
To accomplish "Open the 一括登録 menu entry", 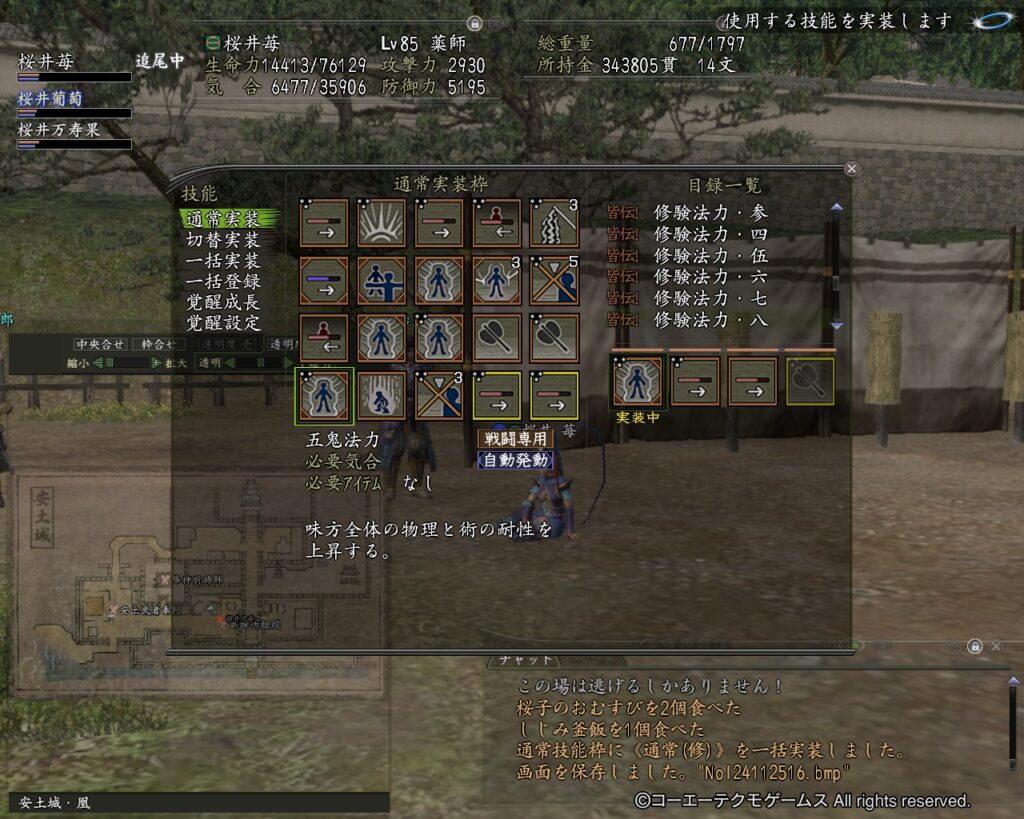I will (223, 282).
